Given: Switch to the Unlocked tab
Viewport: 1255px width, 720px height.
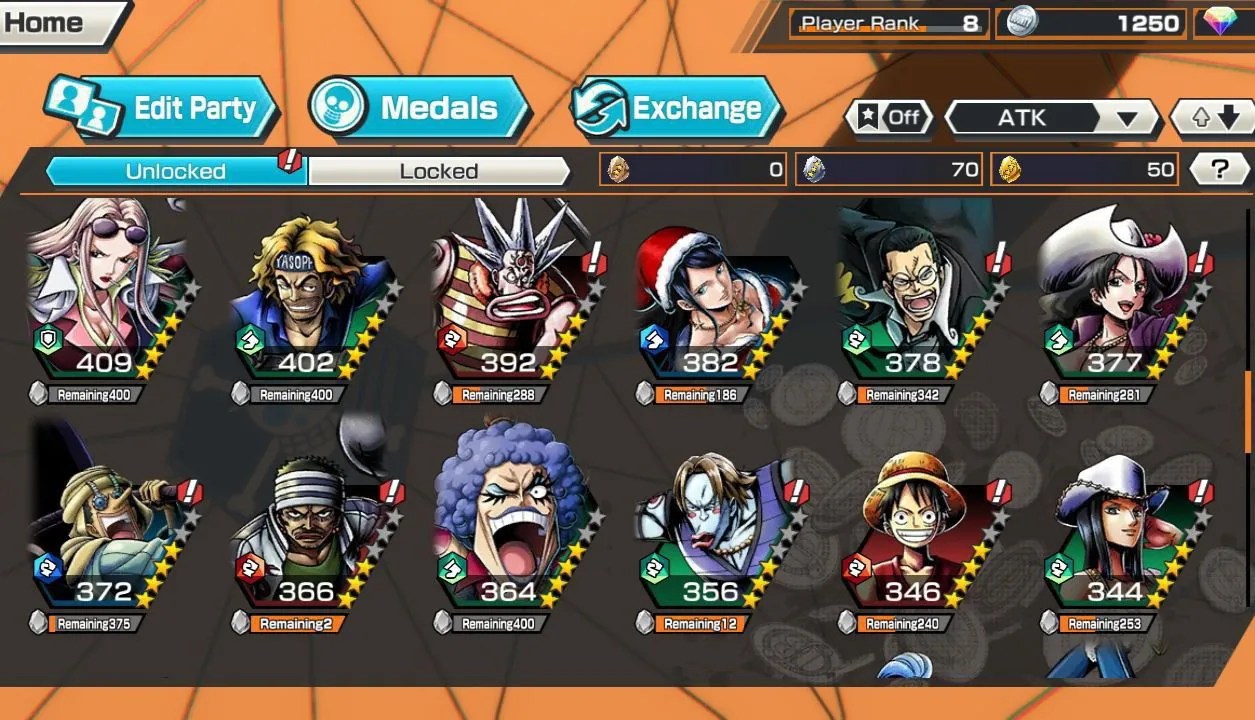Looking at the screenshot, I should tap(175, 171).
